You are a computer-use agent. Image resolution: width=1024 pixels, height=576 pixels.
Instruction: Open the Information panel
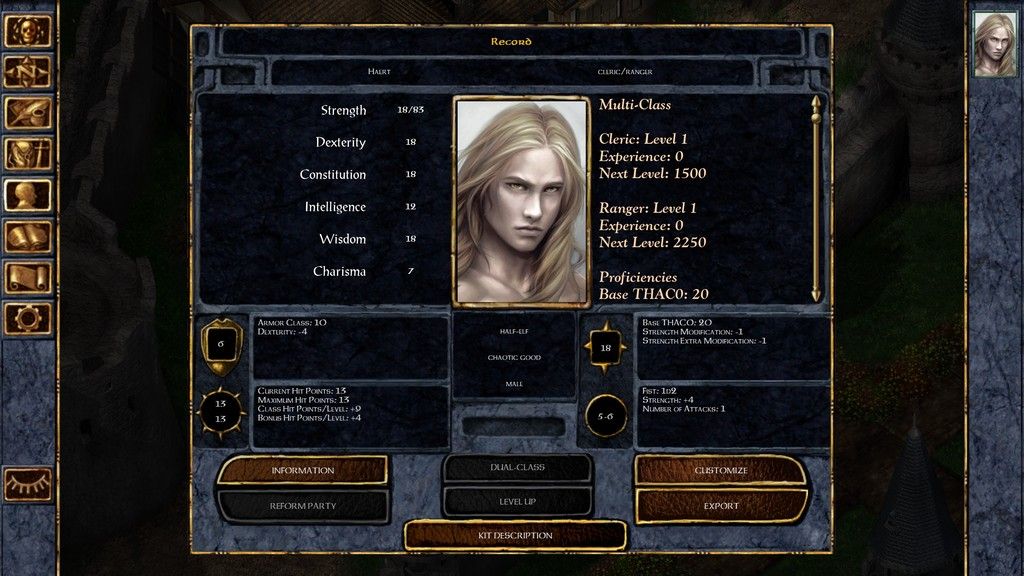point(302,470)
